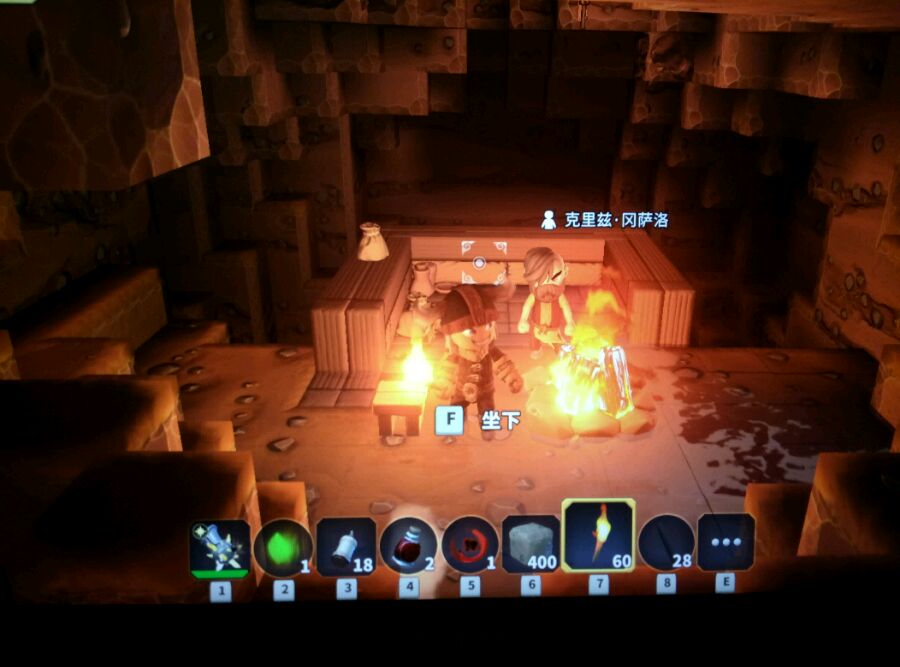Image resolution: width=900 pixels, height=667 pixels.
Task: Select the red swirl item slot
Action: tap(470, 544)
